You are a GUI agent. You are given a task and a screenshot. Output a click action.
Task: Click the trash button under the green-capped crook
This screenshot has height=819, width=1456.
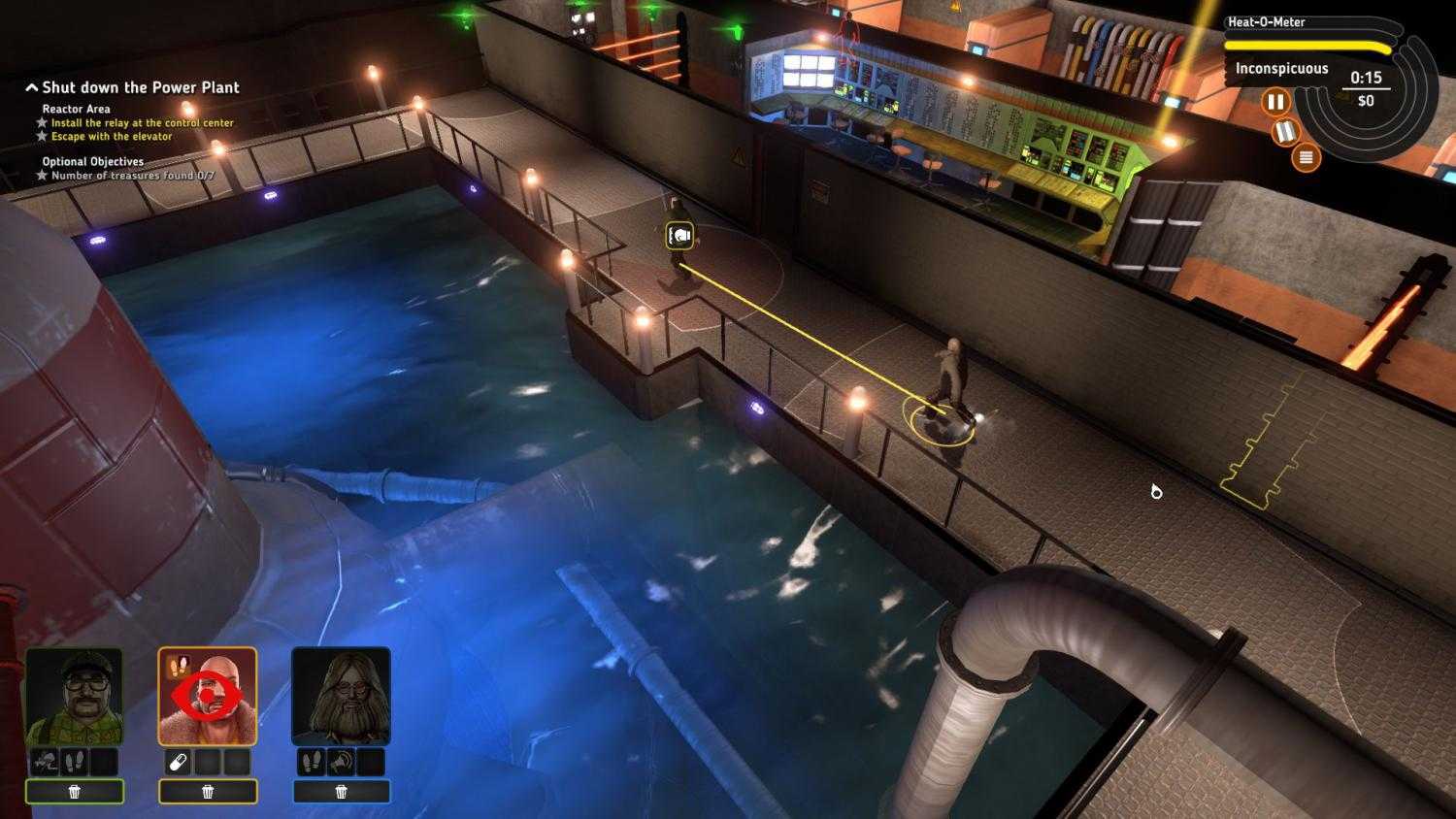pos(77,792)
